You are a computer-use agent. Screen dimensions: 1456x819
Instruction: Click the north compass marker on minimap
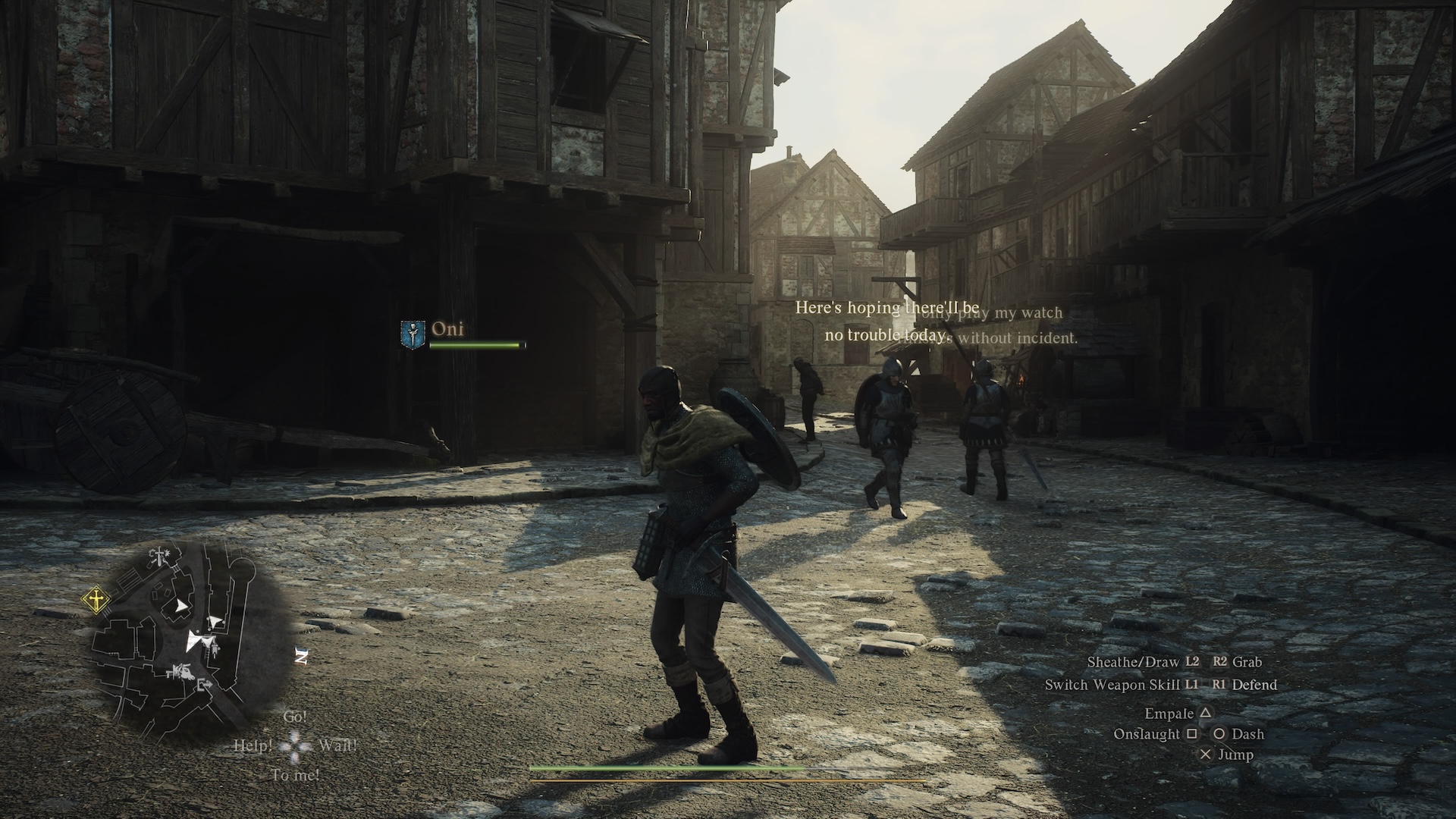(x=301, y=657)
